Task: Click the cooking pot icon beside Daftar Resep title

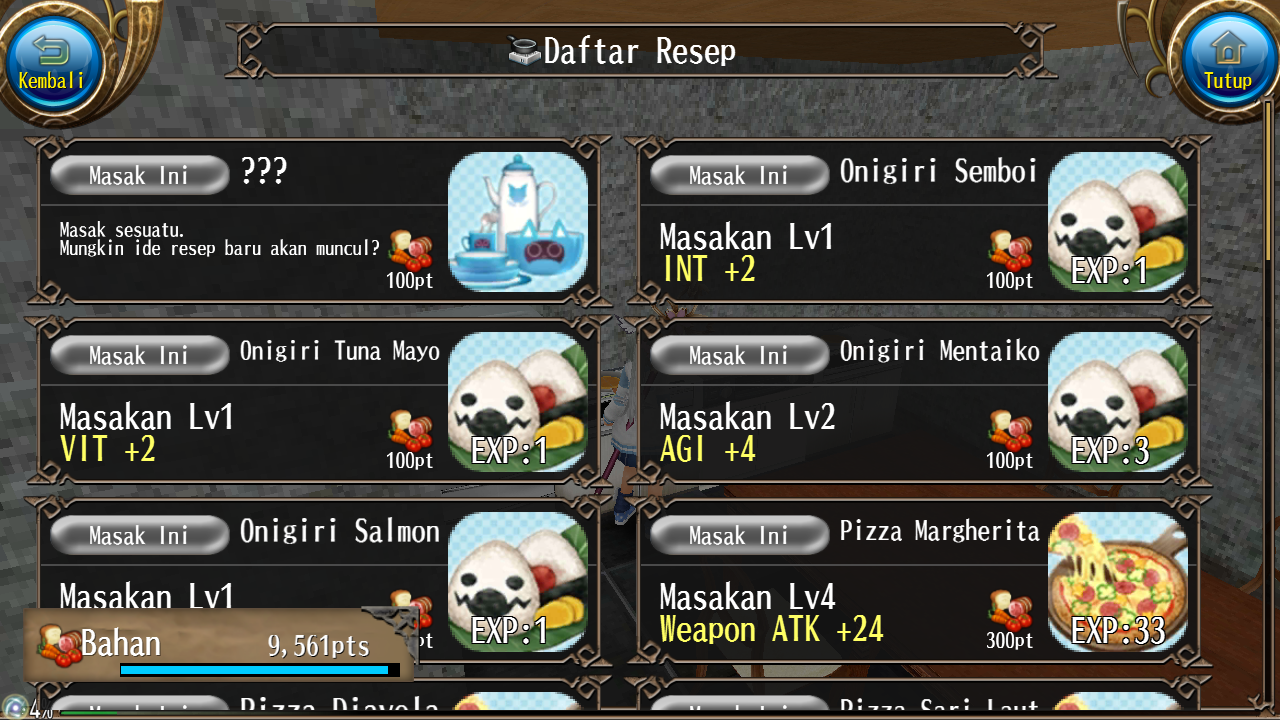Action: pyautogui.click(x=524, y=49)
